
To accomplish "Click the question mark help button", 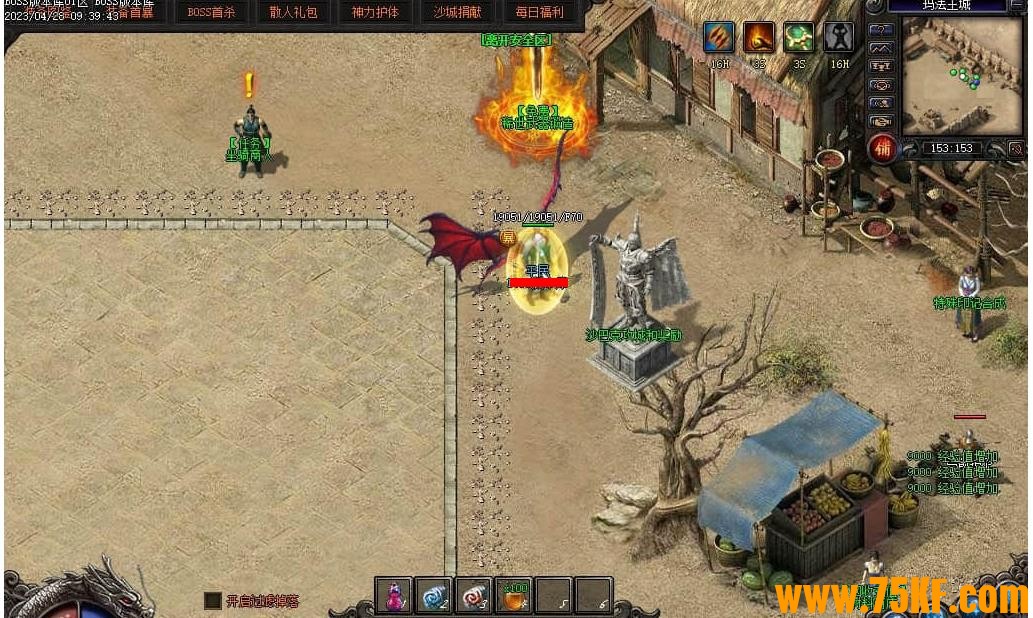I will [880, 30].
